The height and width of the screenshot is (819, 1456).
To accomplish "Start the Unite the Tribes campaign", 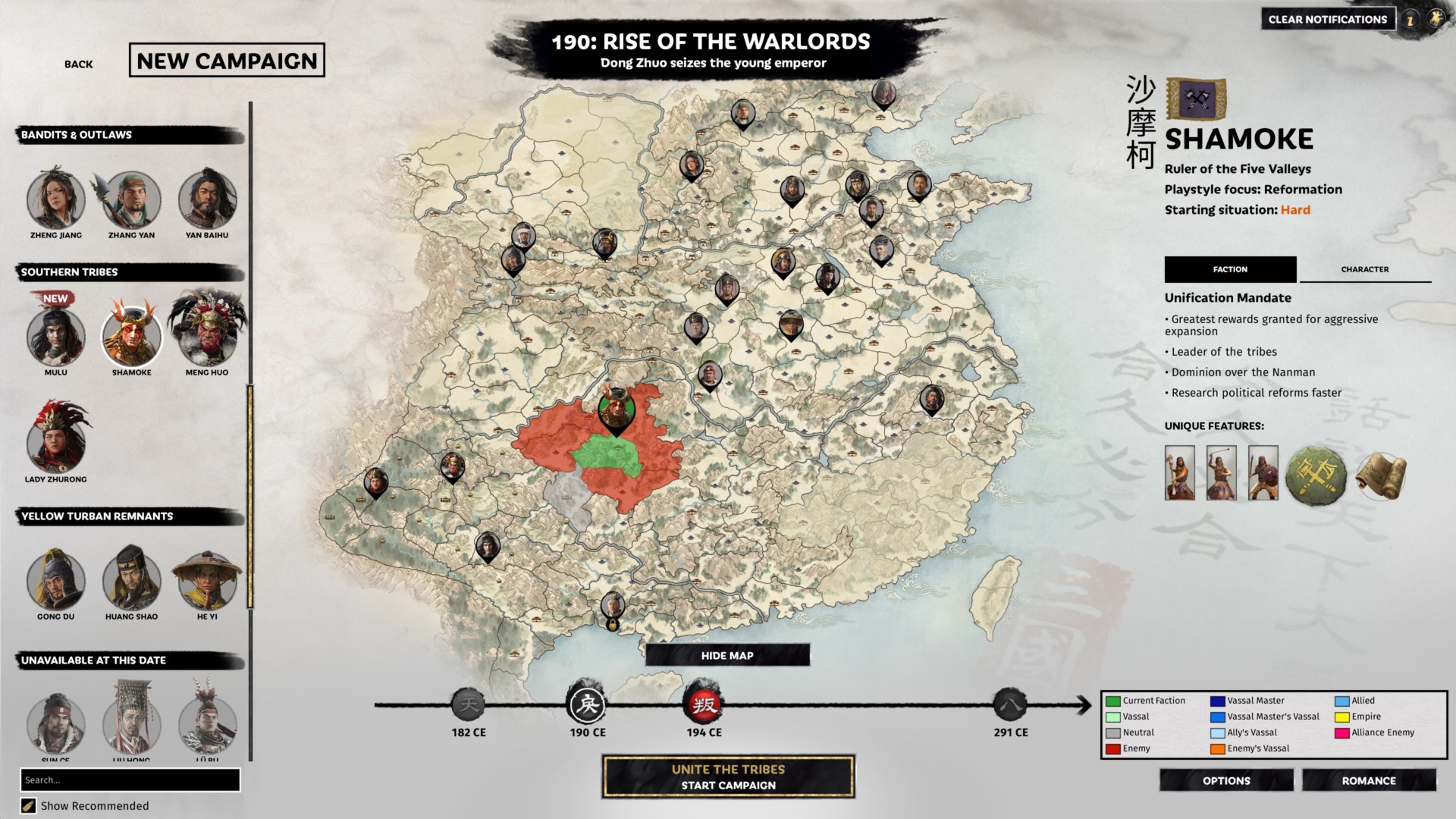I will (x=727, y=776).
